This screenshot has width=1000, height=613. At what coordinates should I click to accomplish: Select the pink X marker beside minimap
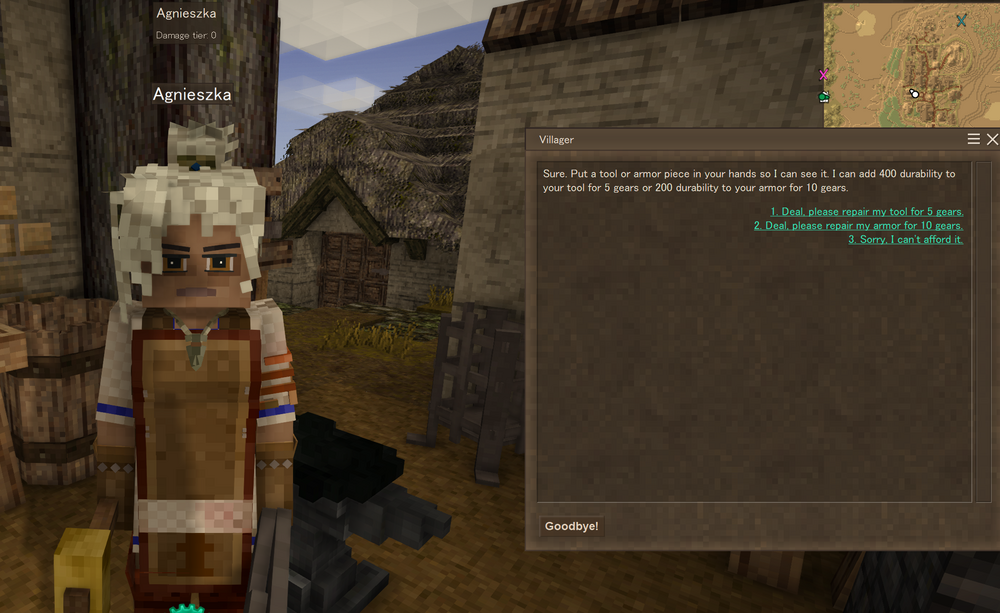tap(824, 75)
